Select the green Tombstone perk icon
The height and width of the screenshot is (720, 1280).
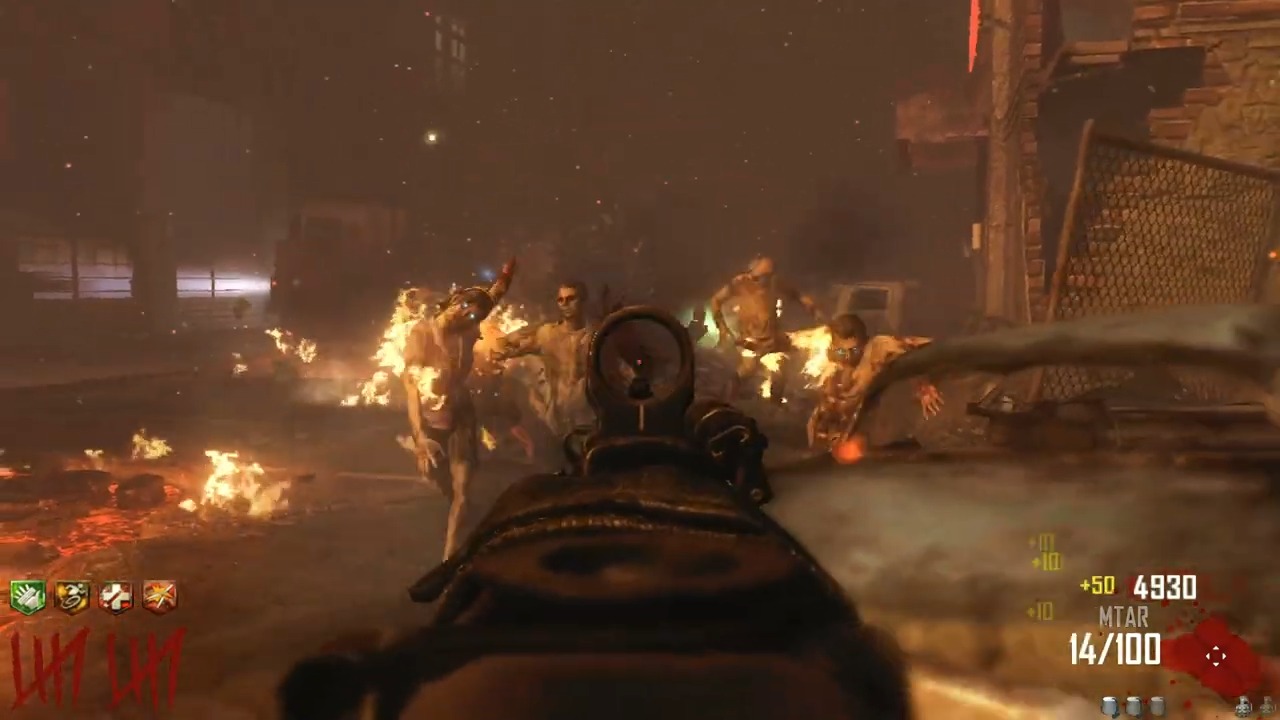[27, 595]
